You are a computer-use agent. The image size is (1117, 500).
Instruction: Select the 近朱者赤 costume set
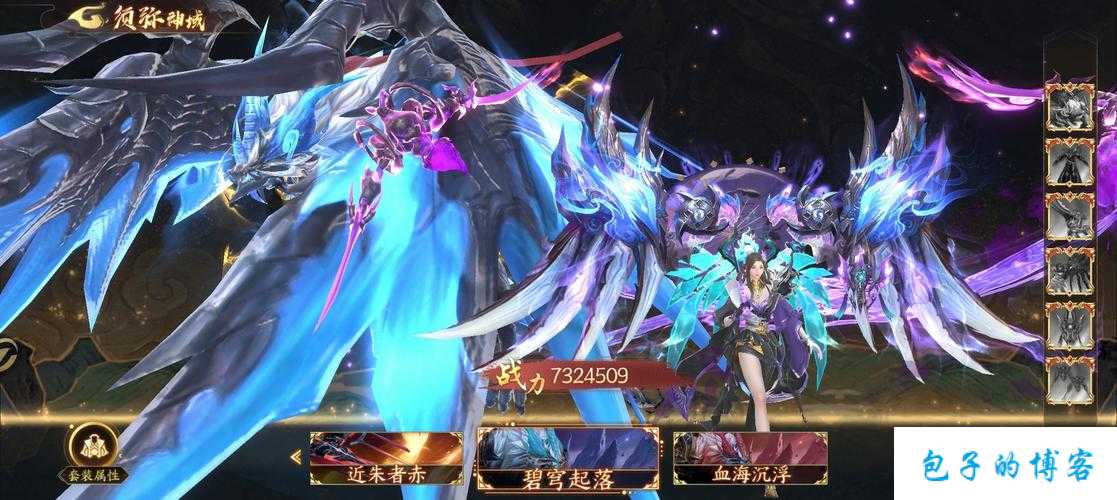tap(385, 460)
